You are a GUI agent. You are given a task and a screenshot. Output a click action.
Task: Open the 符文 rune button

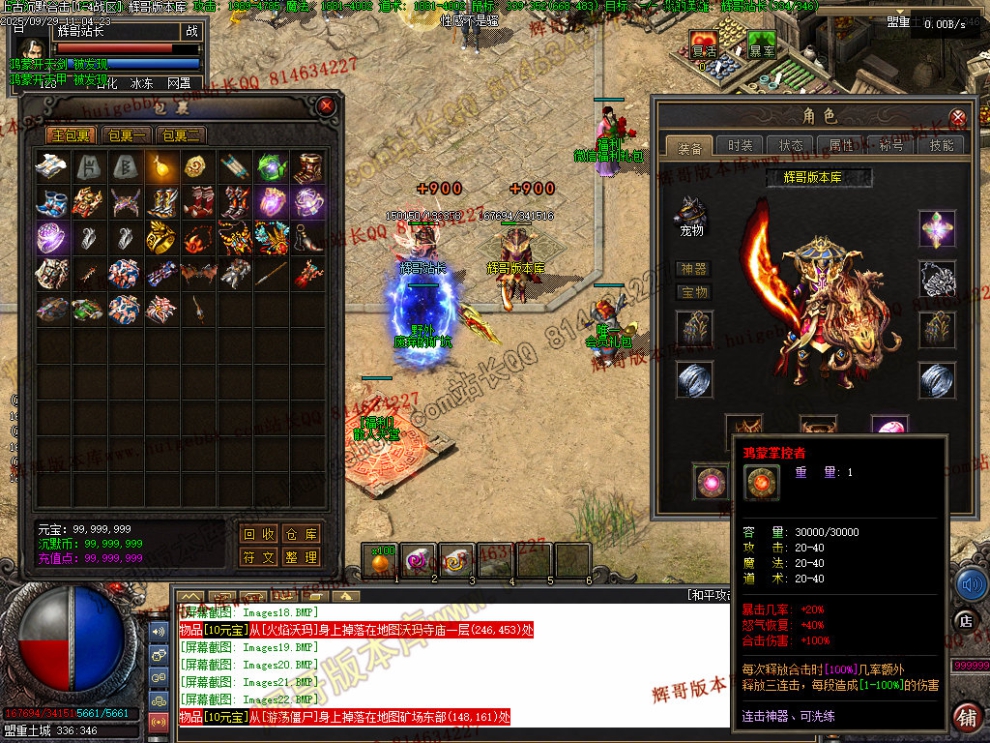259,557
